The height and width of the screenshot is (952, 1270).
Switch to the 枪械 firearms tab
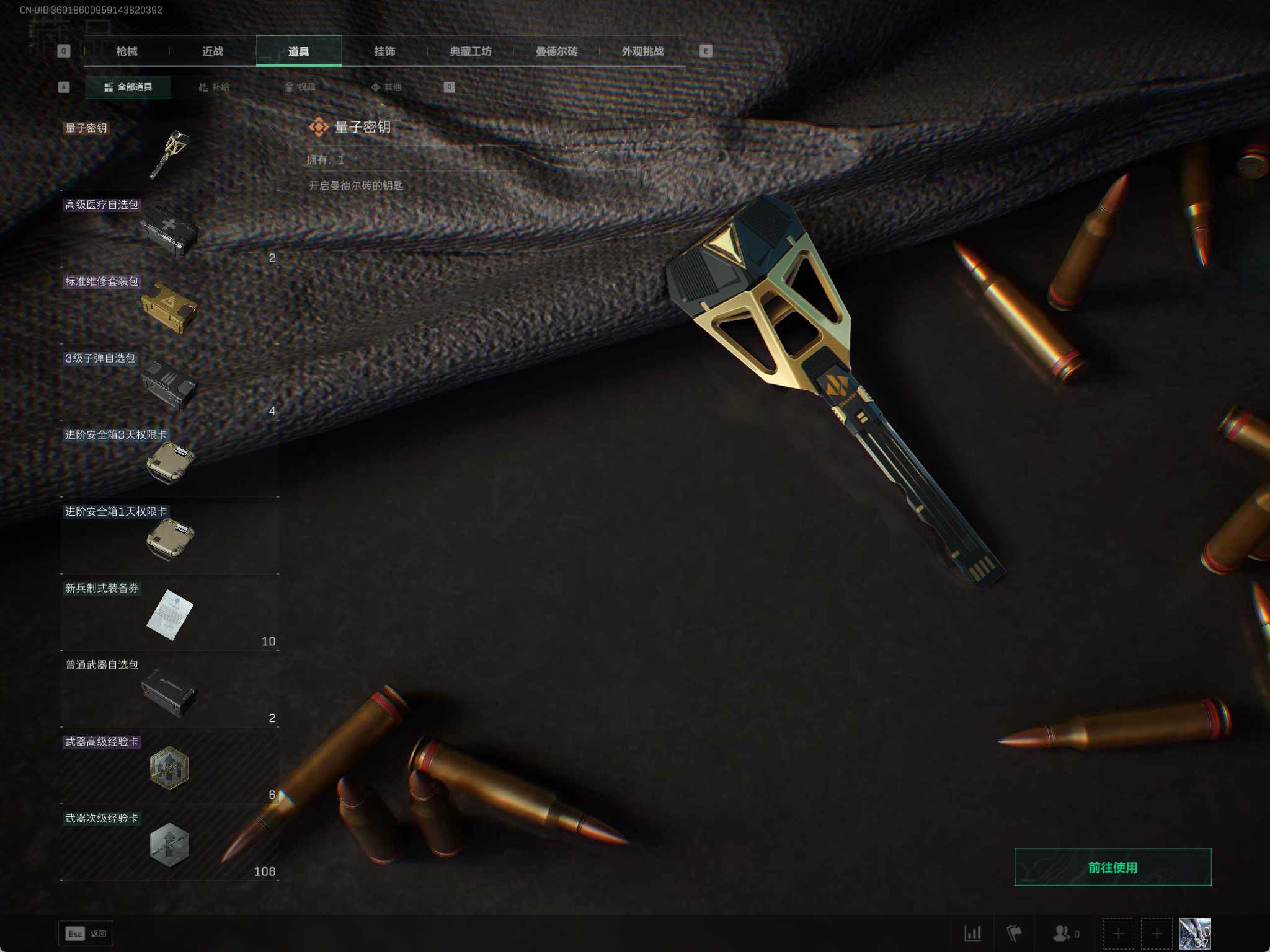pos(127,51)
